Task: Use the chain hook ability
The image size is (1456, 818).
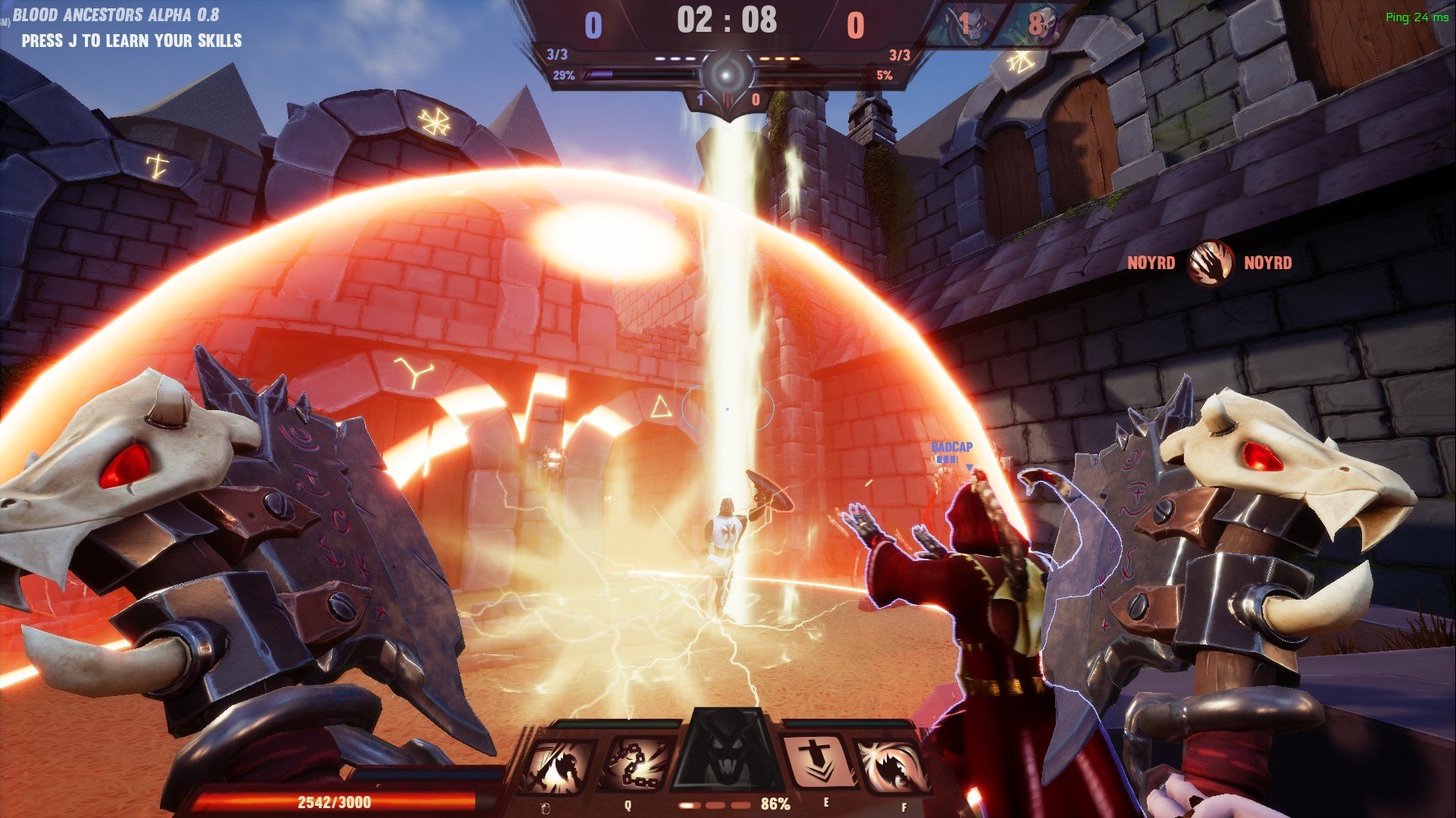Action: point(635,766)
